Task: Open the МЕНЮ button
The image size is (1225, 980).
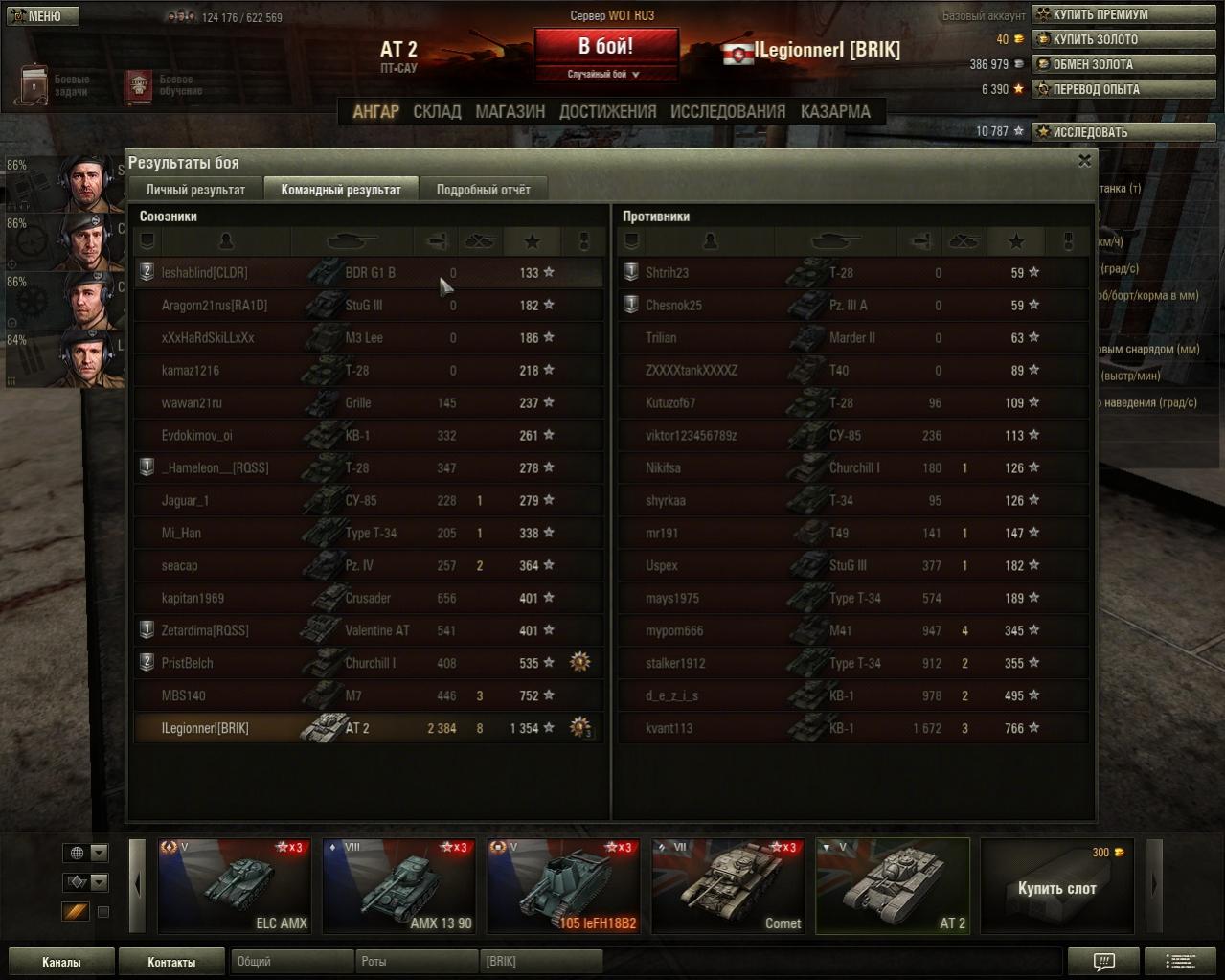Action: coord(42,16)
